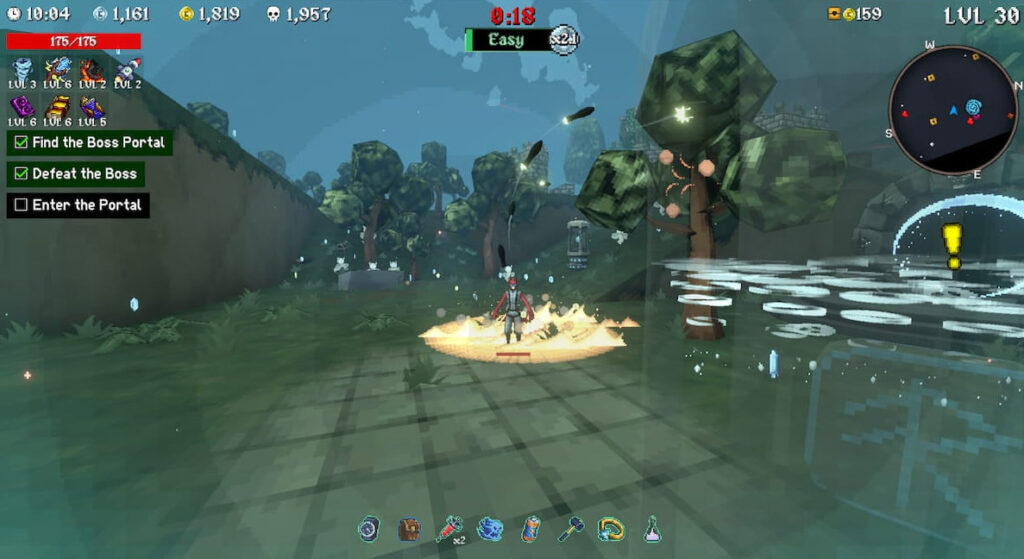The height and width of the screenshot is (559, 1024).
Task: Open the purple spiral tome
Action: [22, 106]
